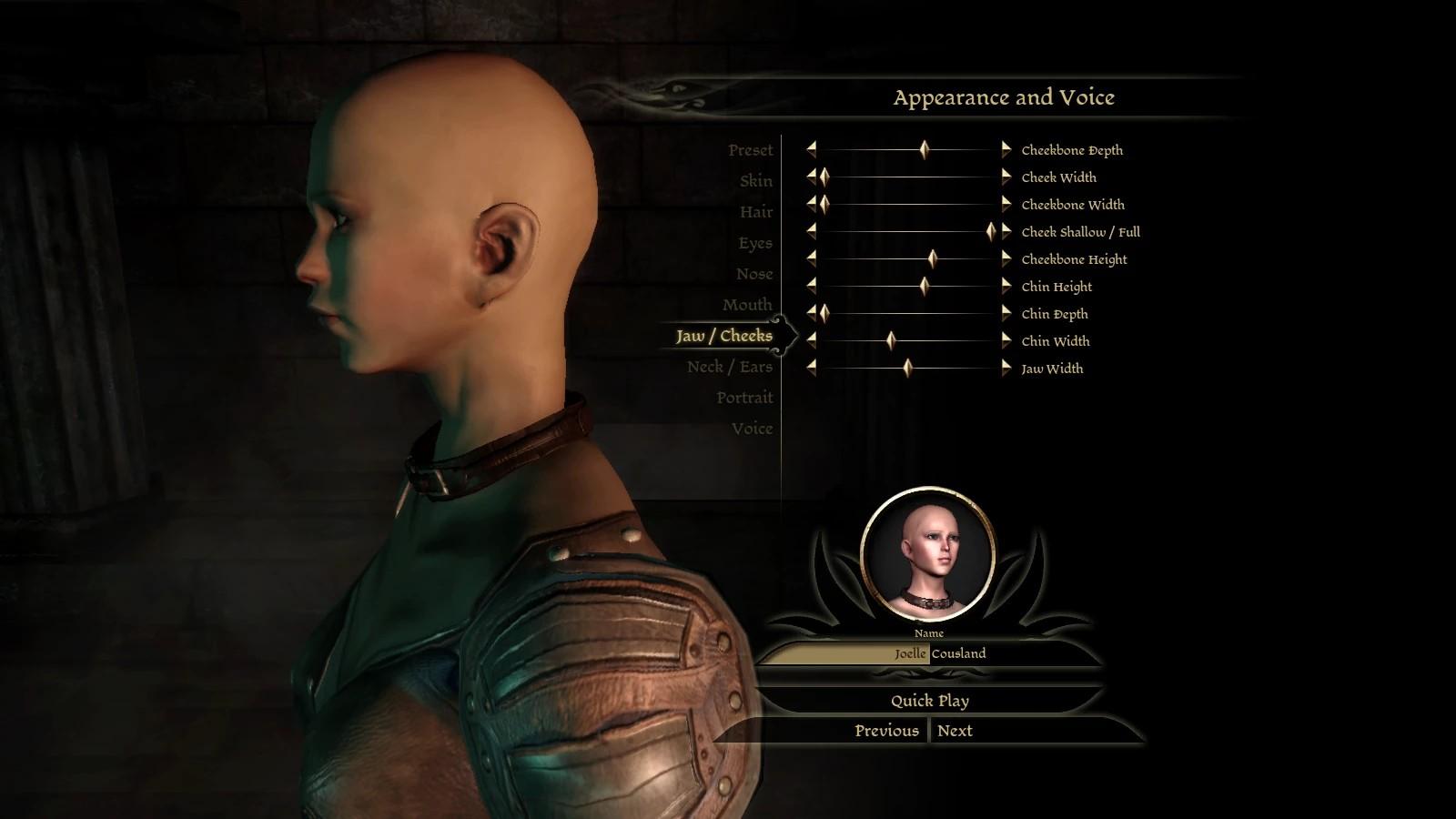Choose the Nose category
The height and width of the screenshot is (819, 1456).
click(x=753, y=274)
